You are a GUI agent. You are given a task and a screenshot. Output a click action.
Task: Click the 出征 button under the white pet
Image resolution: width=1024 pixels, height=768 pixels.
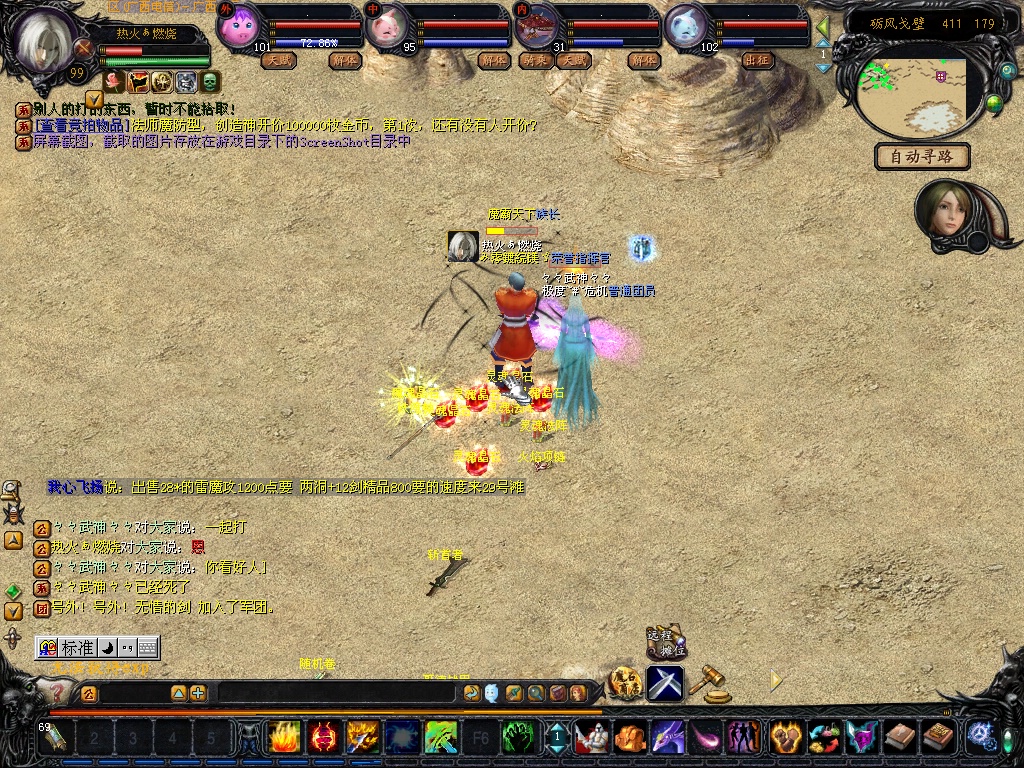758,60
